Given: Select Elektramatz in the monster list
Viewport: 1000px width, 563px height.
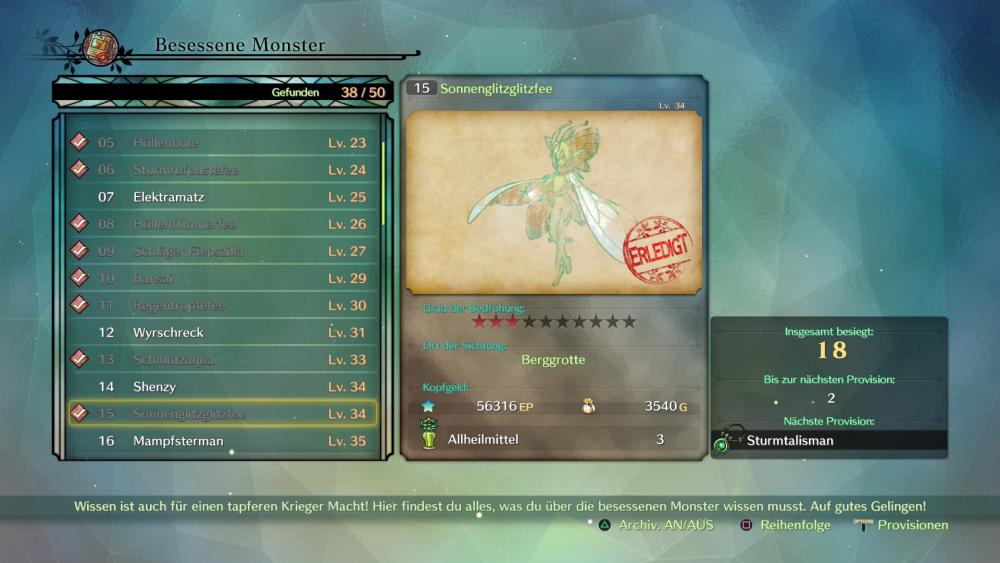Looking at the screenshot, I should click(x=222, y=197).
